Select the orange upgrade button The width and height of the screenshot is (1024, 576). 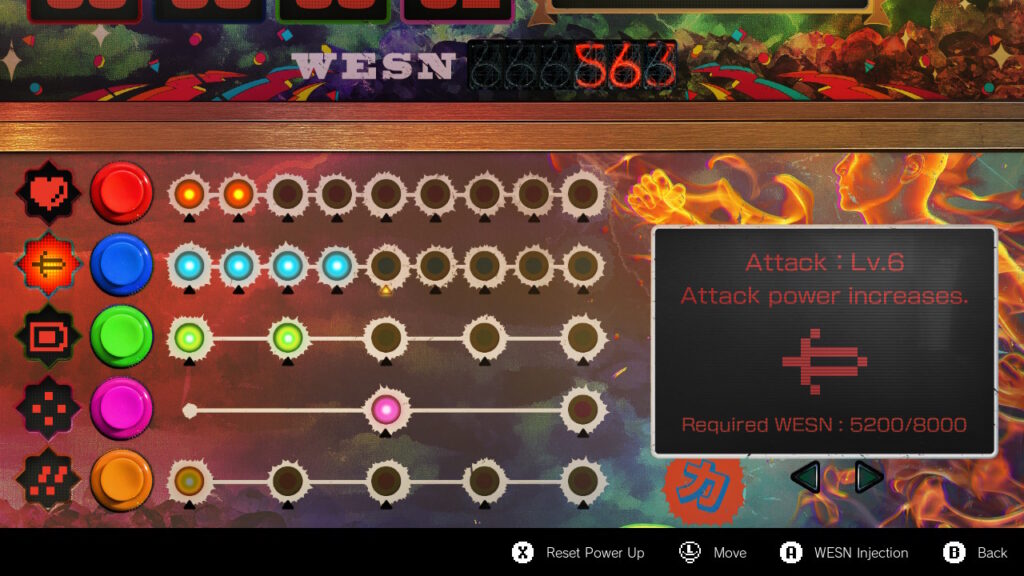121,480
